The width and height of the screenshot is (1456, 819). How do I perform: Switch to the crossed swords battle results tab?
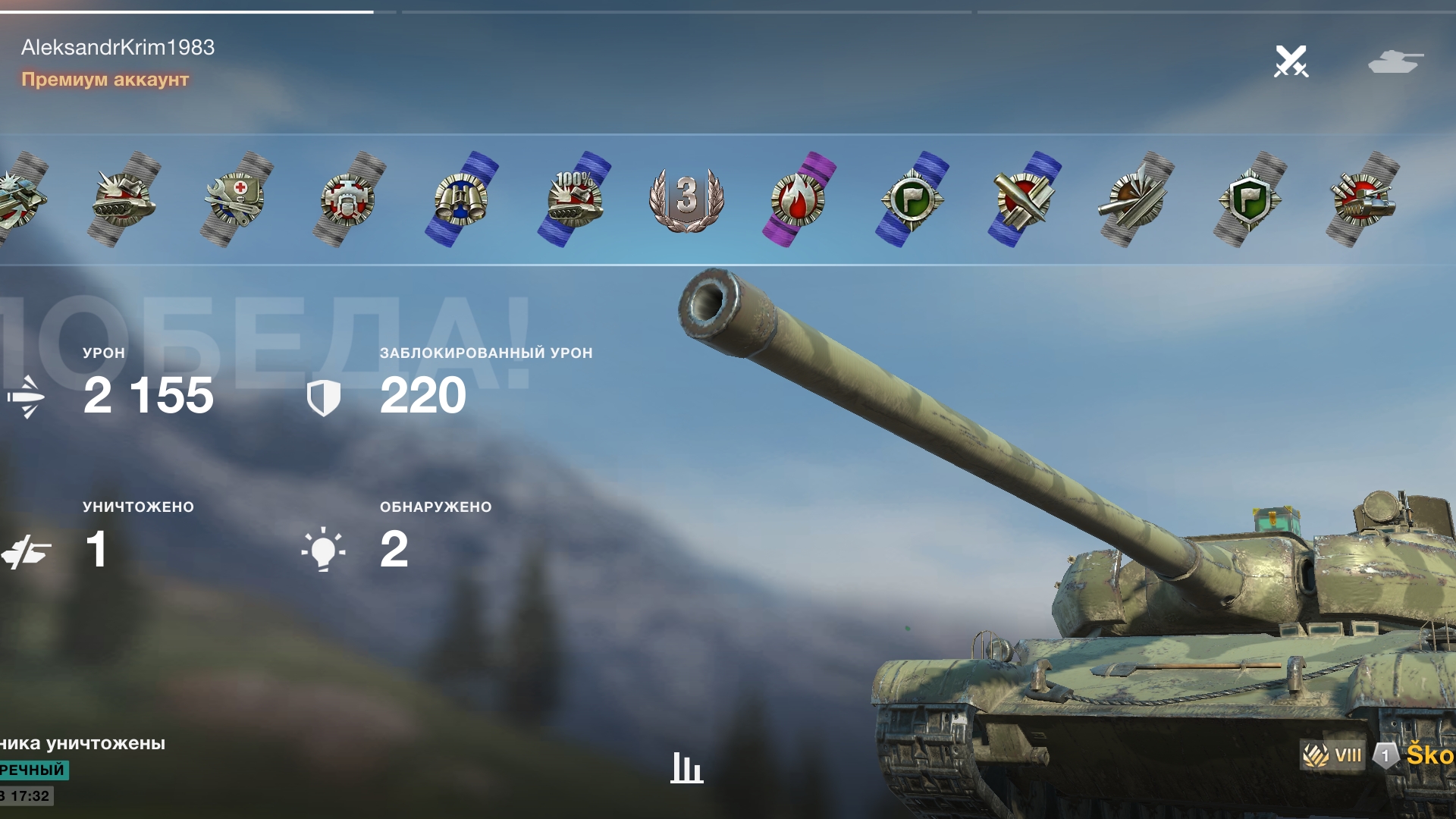pos(1291,61)
